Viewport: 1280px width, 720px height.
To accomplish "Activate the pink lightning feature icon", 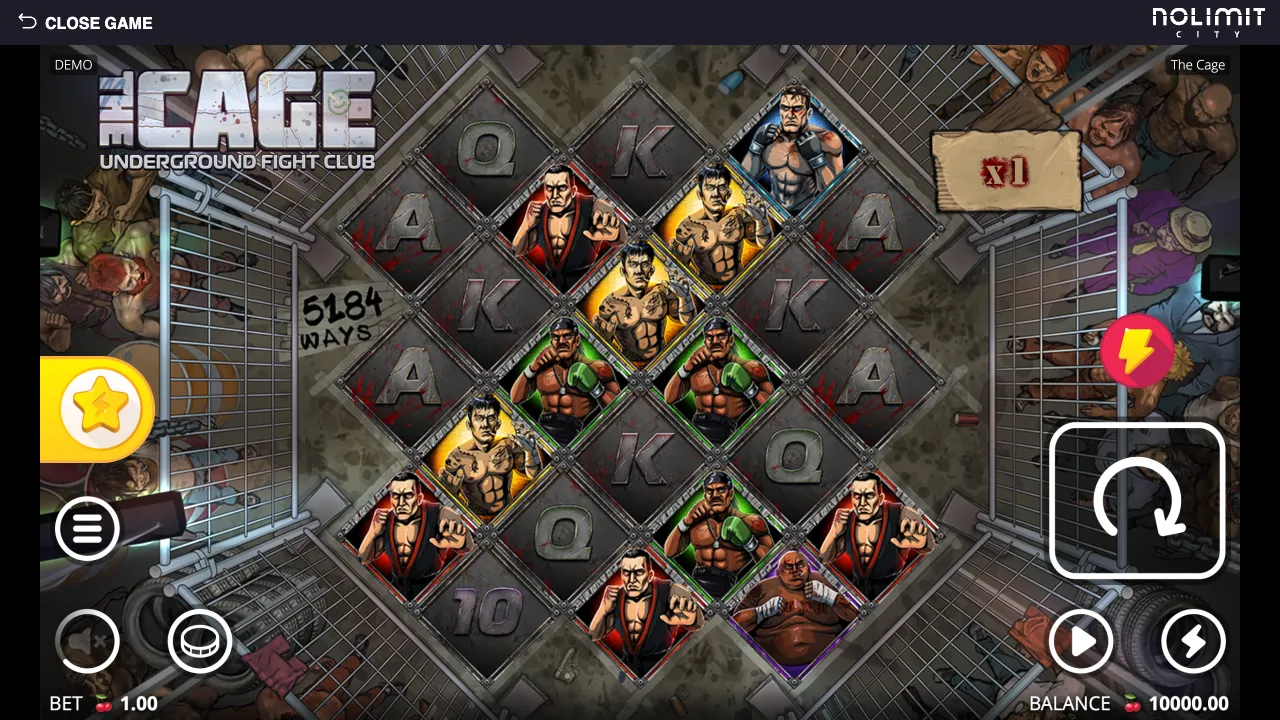I will (x=1137, y=351).
